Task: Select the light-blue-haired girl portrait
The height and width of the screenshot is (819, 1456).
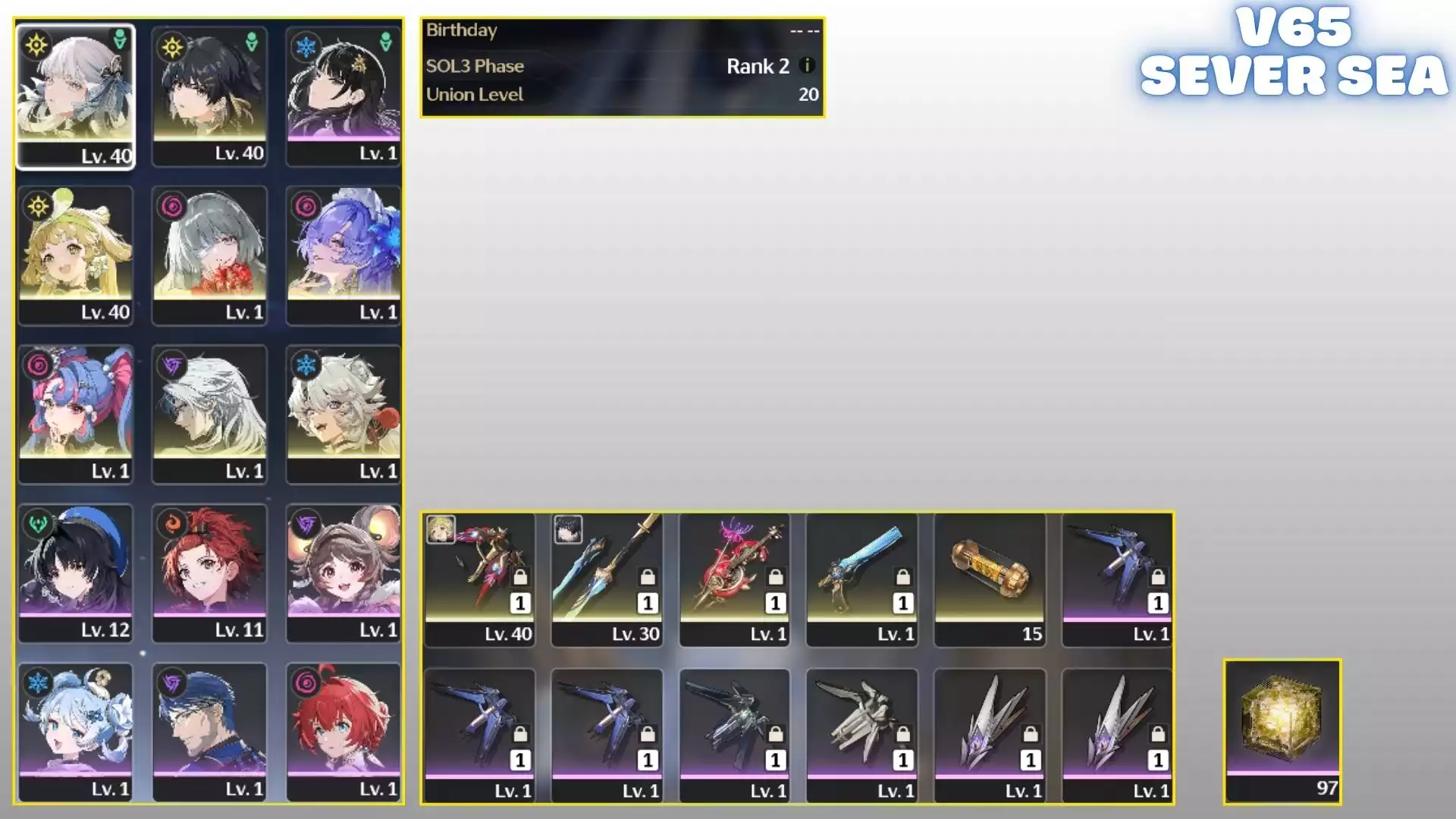Action: point(75,732)
